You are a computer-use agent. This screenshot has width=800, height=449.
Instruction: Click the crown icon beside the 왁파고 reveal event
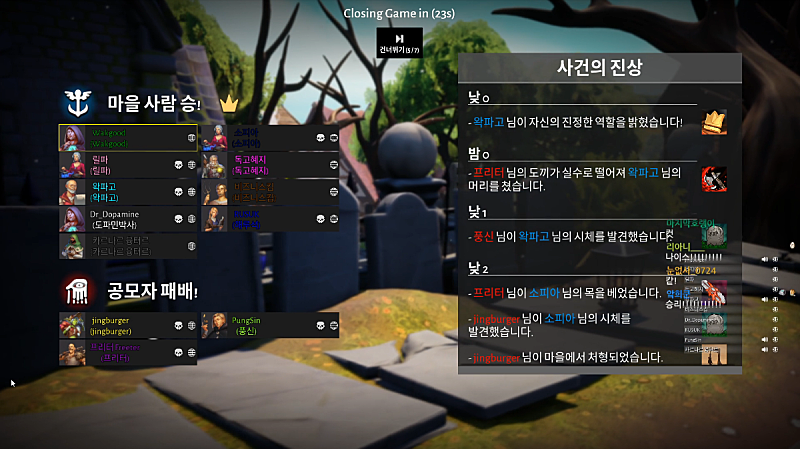coord(714,123)
